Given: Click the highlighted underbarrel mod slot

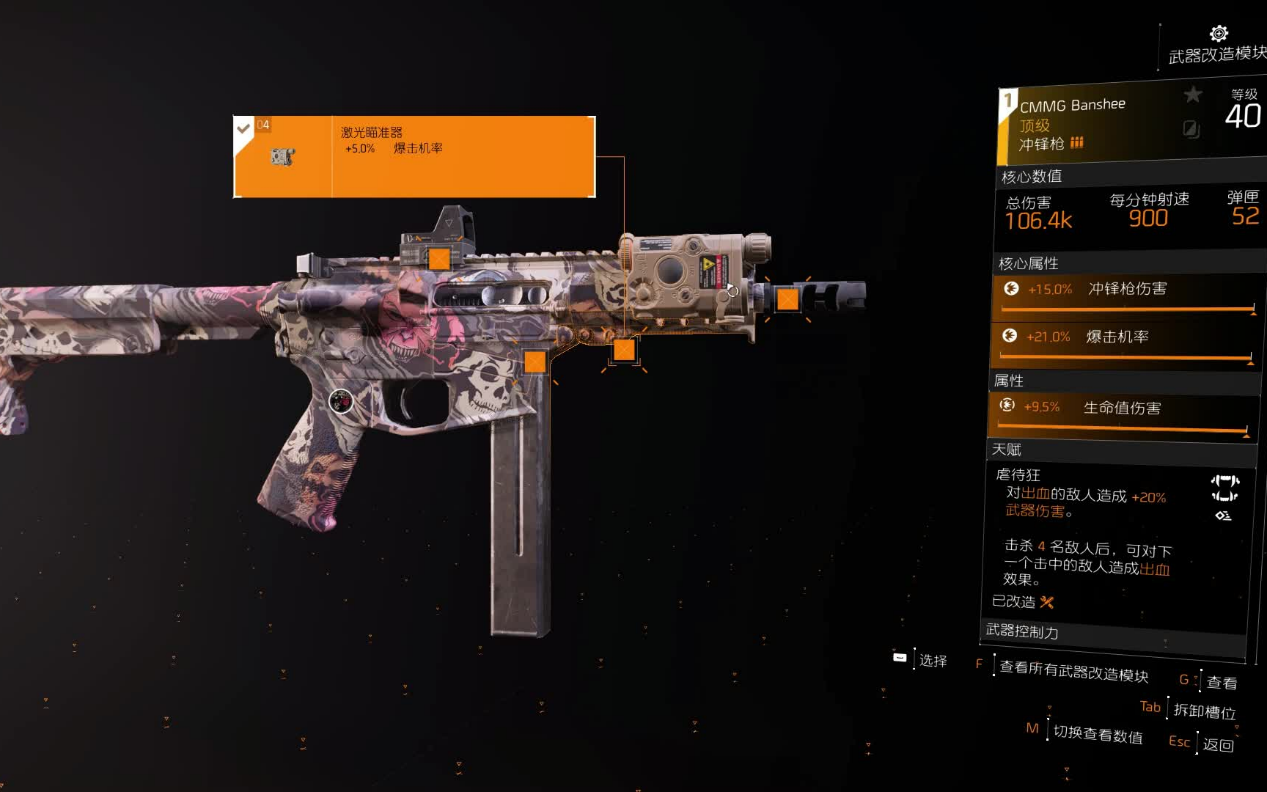Looking at the screenshot, I should (x=624, y=349).
